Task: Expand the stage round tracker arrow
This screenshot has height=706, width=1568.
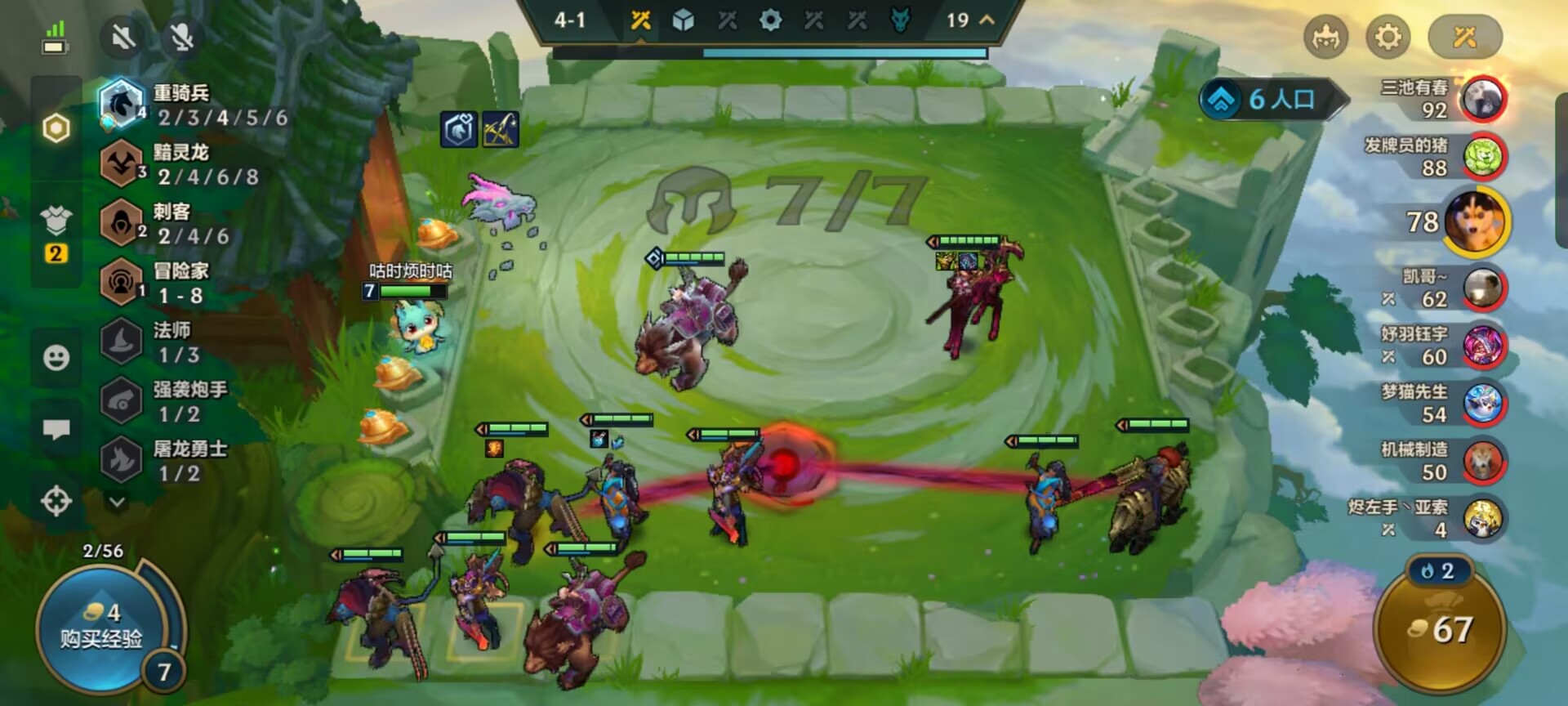Action: coord(987,20)
